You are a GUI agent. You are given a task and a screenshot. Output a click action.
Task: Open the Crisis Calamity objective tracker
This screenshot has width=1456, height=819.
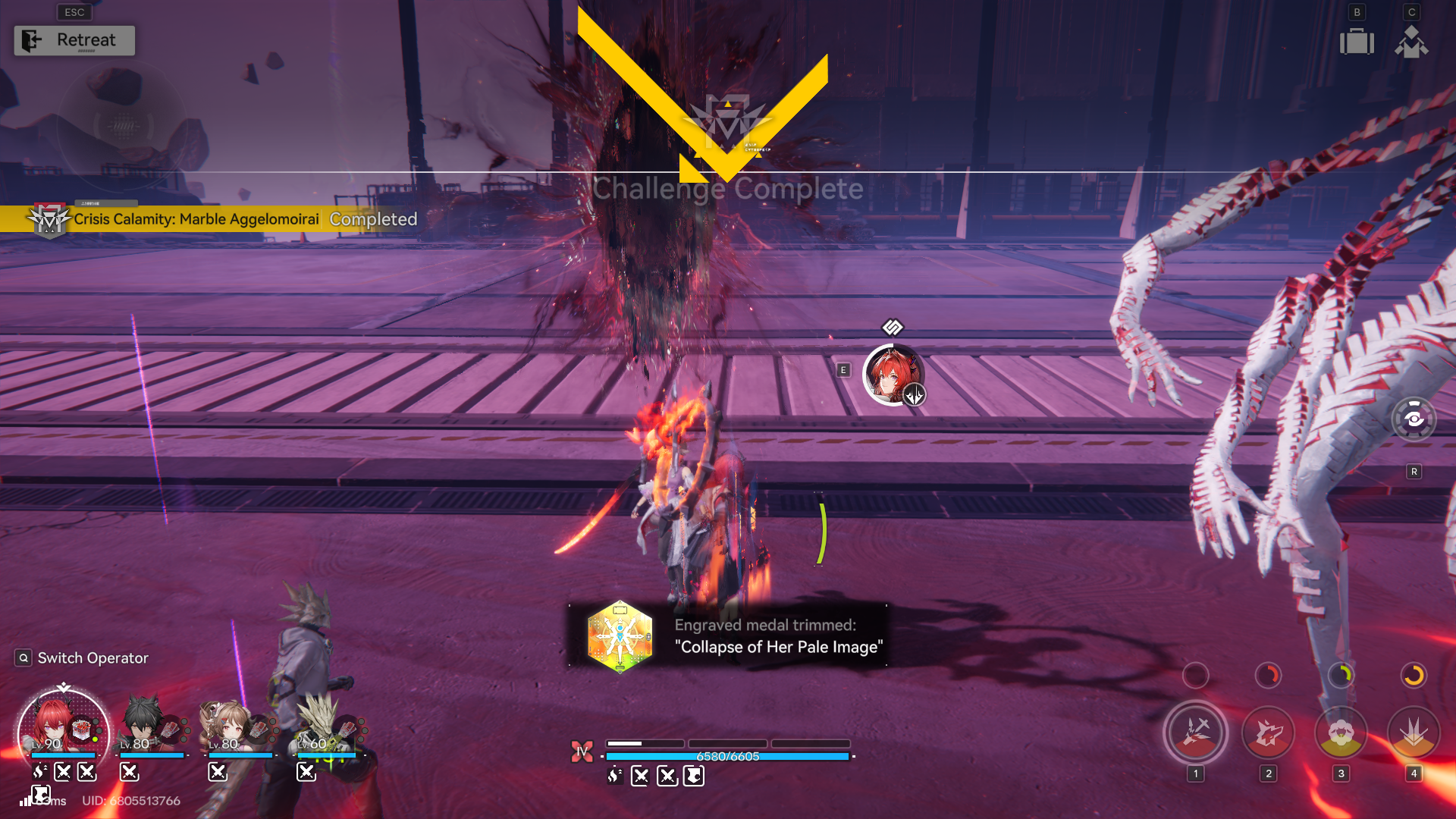click(196, 219)
